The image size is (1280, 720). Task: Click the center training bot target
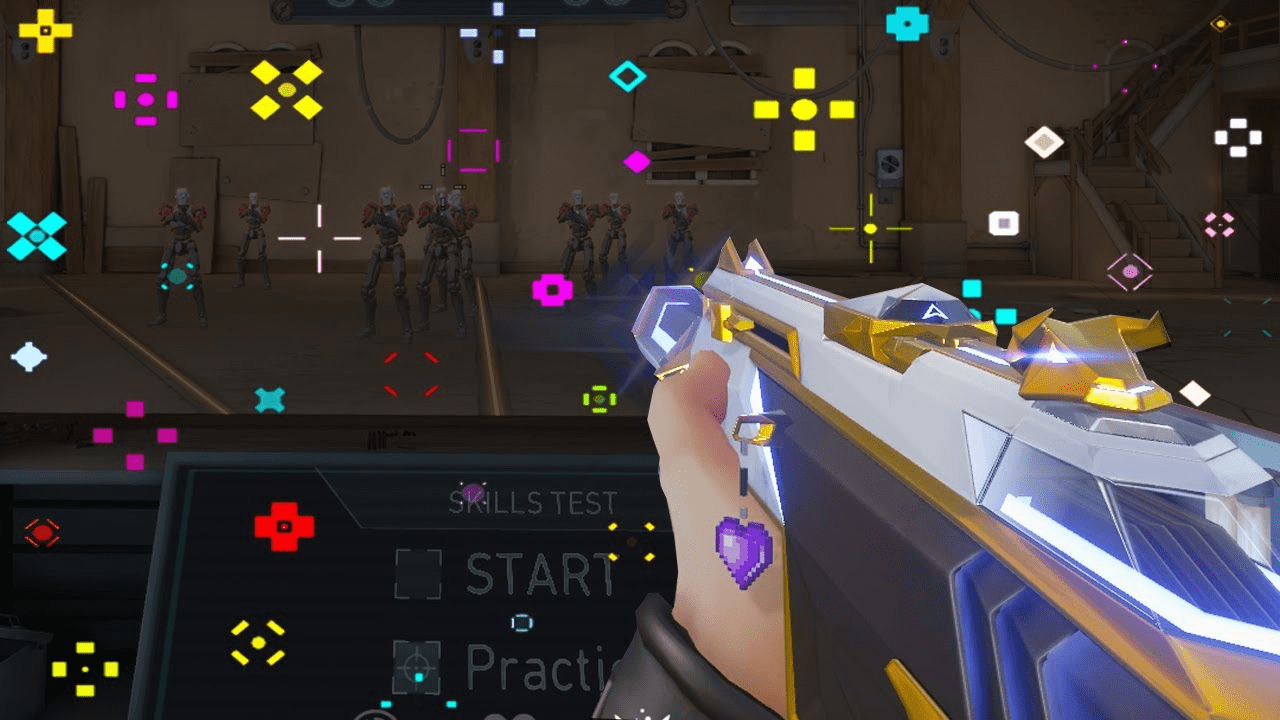point(440,230)
